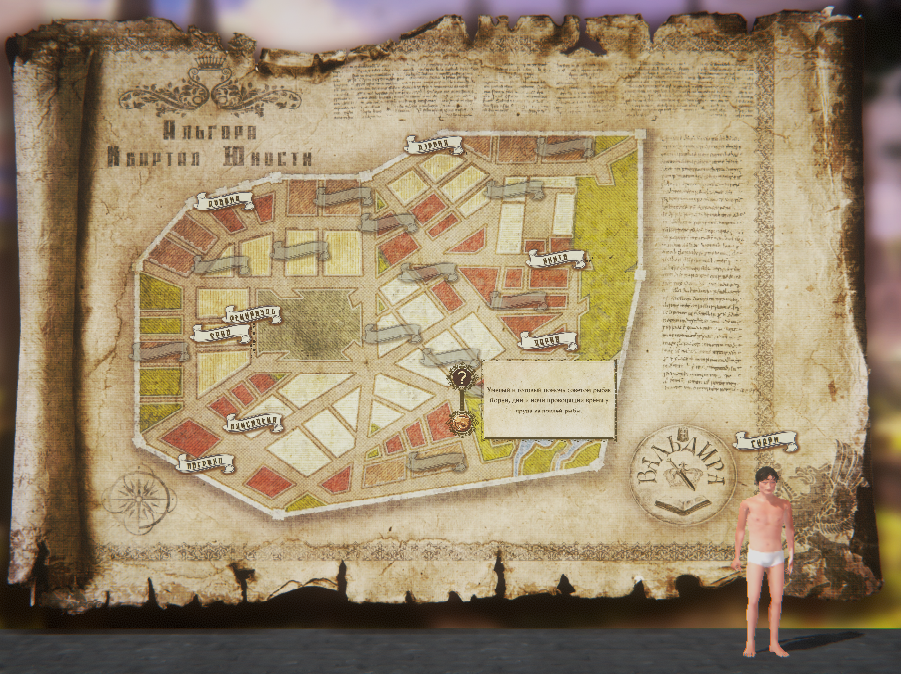The height and width of the screenshot is (674, 901).
Task: Select the ribbon label overlapping the dark green plaza
Action: pos(249,314)
